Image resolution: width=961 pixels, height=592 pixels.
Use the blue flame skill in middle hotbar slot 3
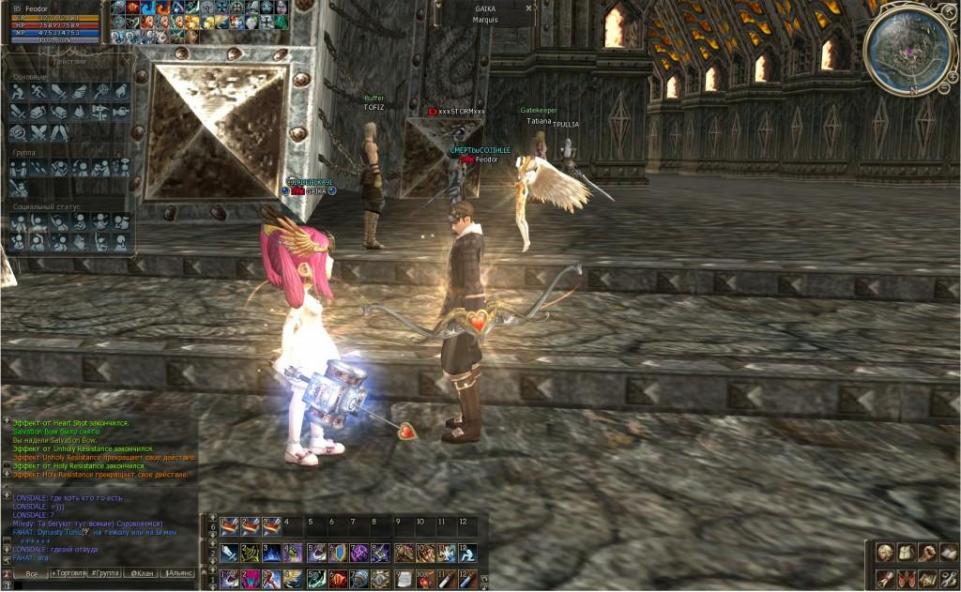271,553
